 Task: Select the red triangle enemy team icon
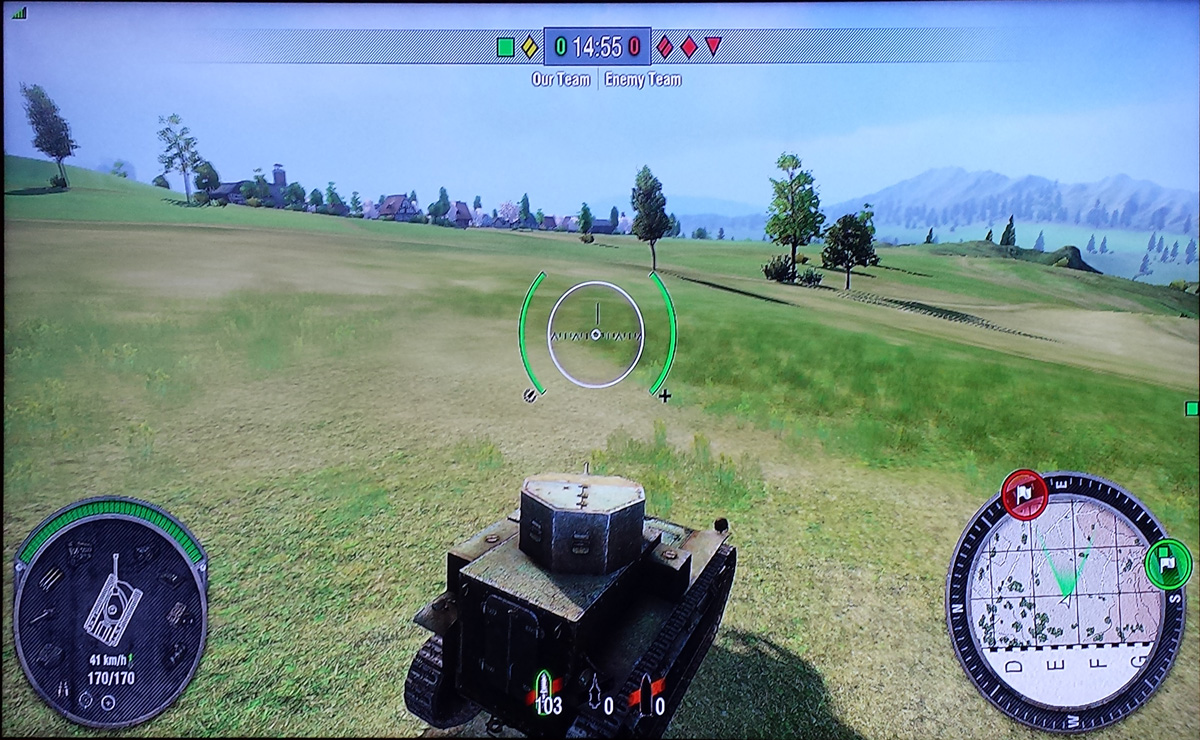pyautogui.click(x=713, y=45)
